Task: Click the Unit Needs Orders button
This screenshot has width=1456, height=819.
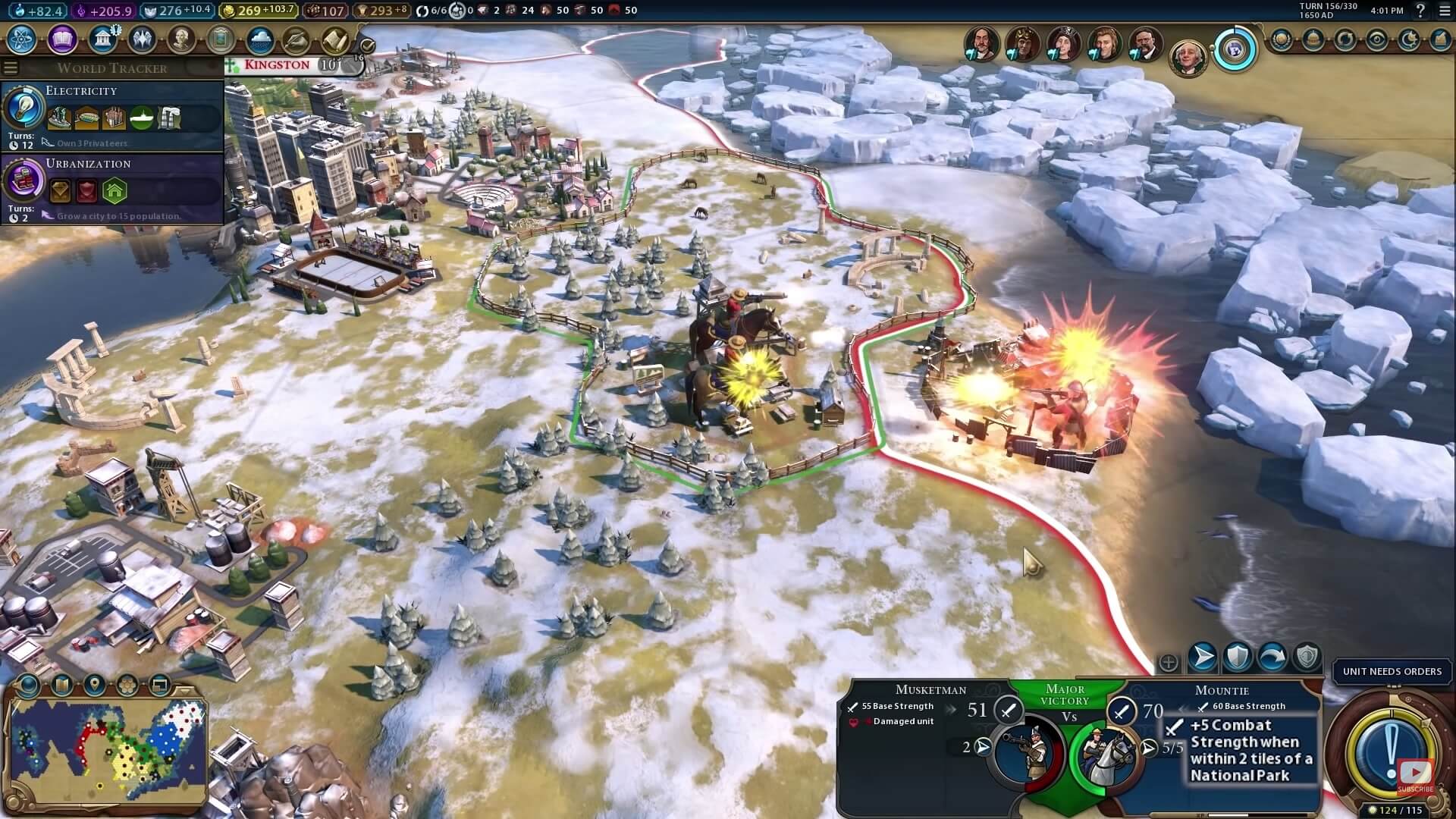Action: (1392, 671)
